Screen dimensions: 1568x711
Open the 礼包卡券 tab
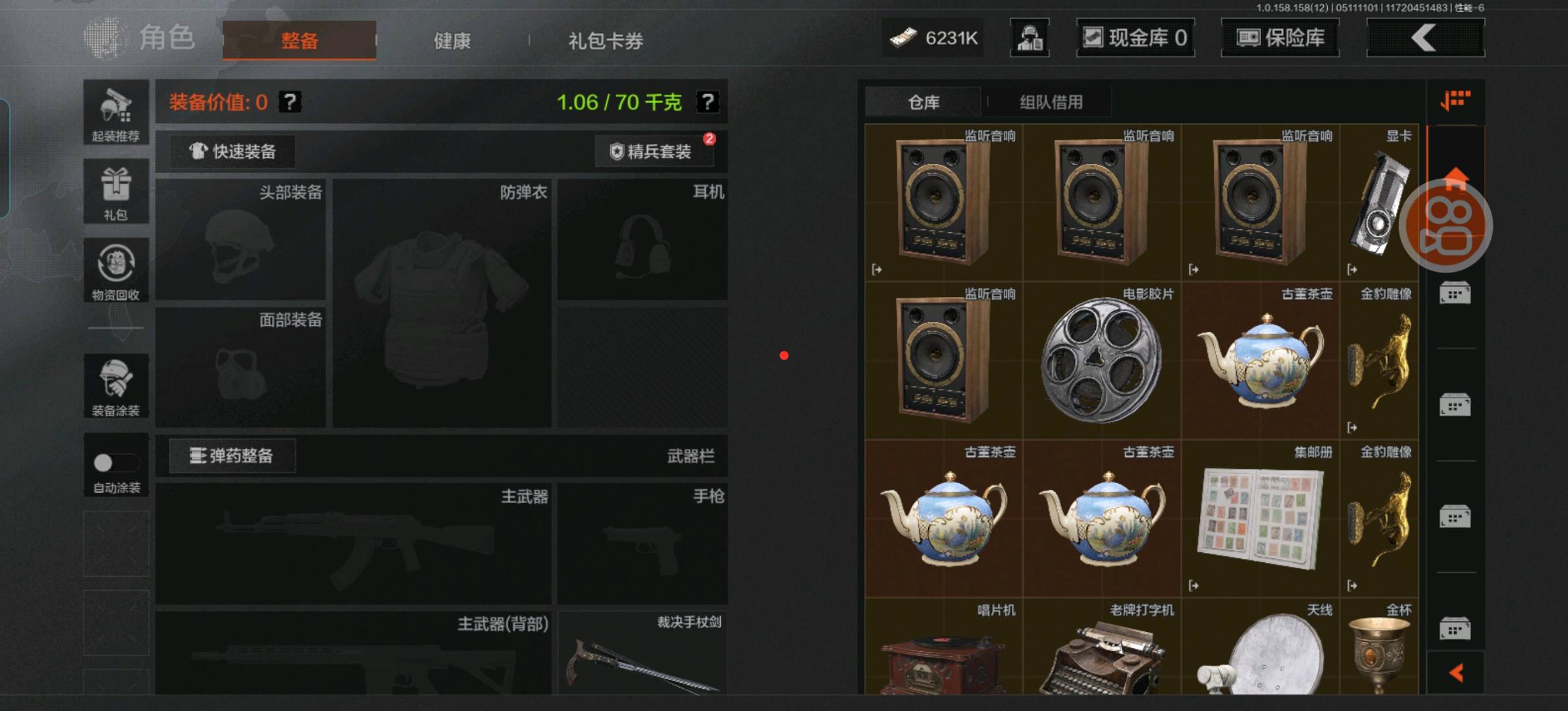pos(606,41)
